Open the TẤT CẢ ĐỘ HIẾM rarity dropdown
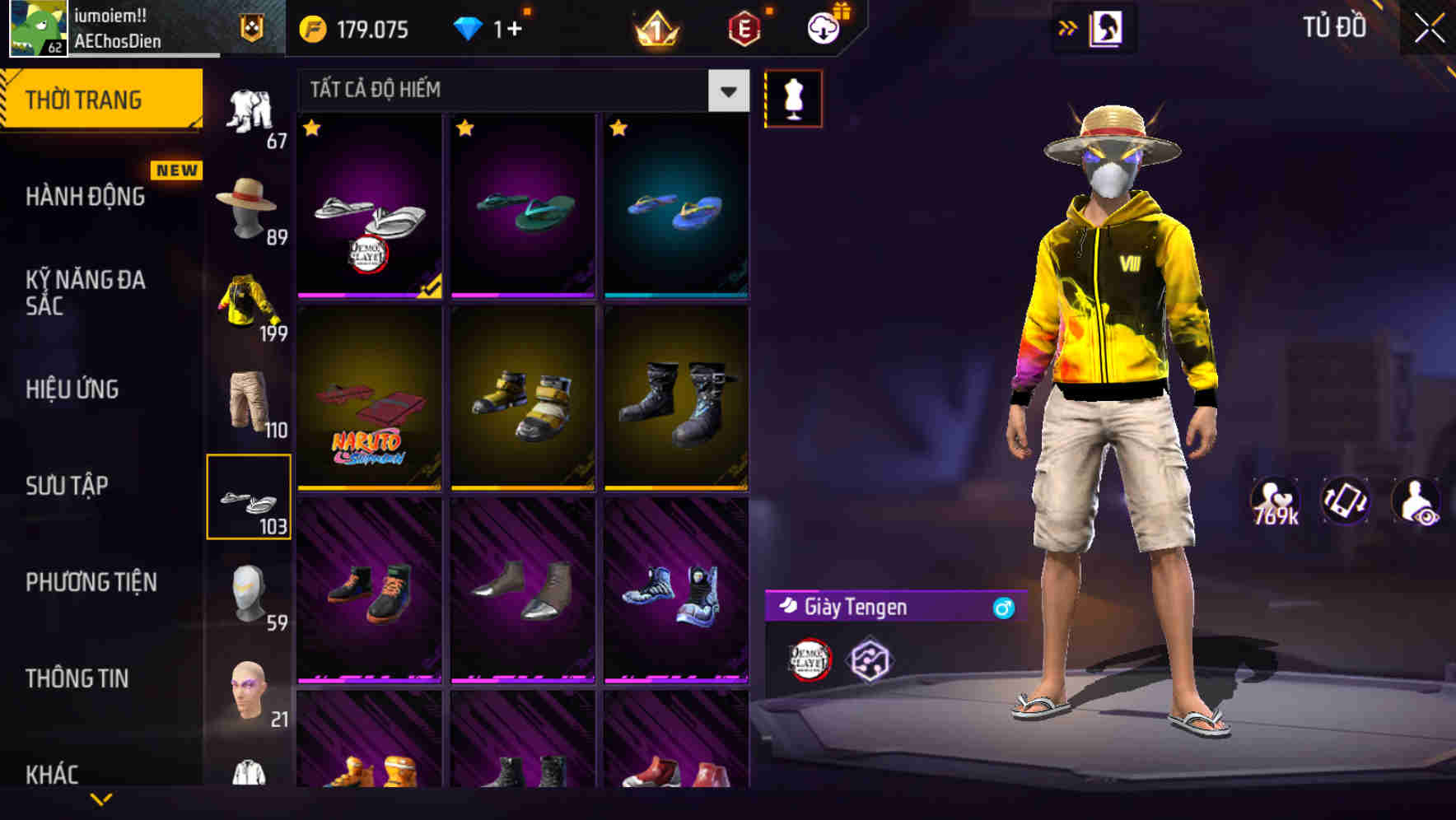Viewport: 1456px width, 820px height. 519,89
